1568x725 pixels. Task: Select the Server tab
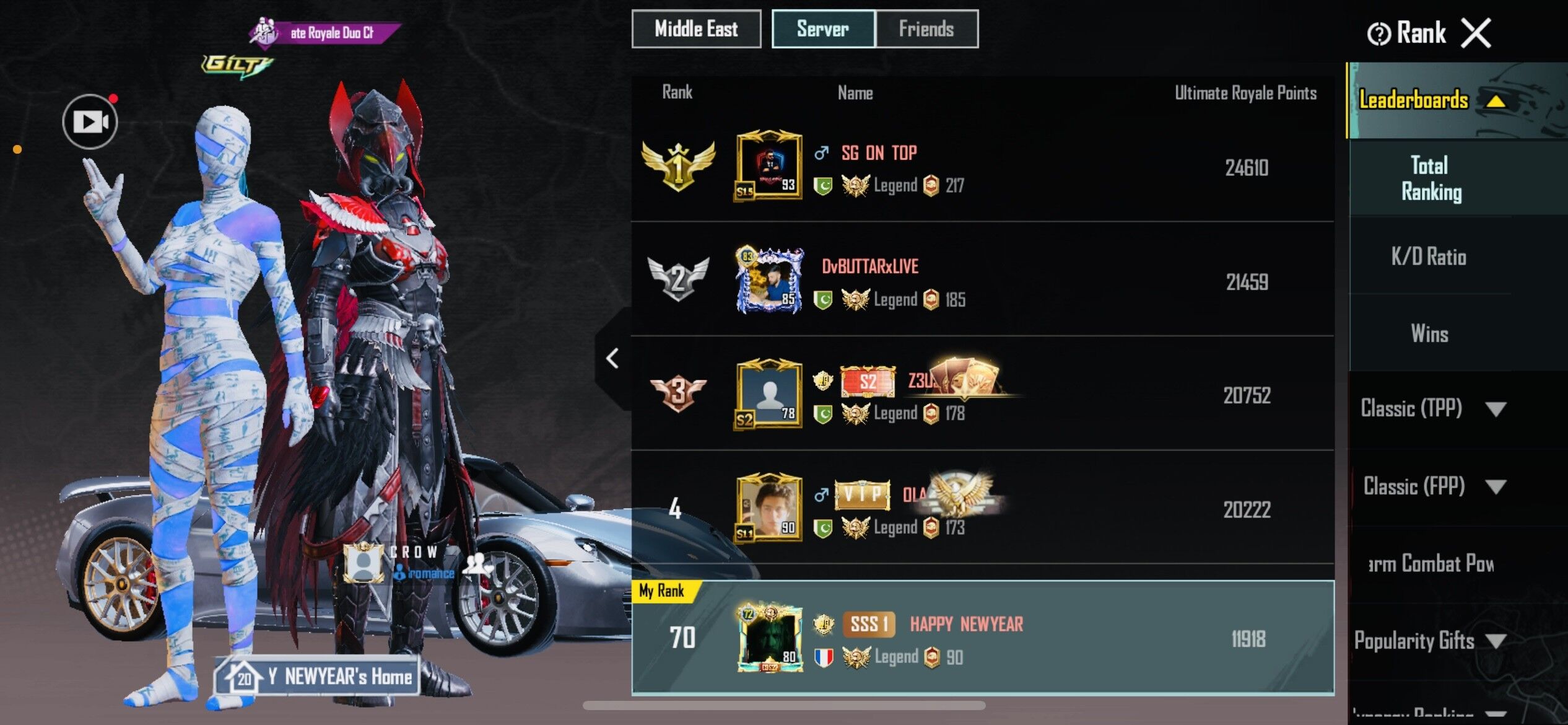click(x=822, y=29)
